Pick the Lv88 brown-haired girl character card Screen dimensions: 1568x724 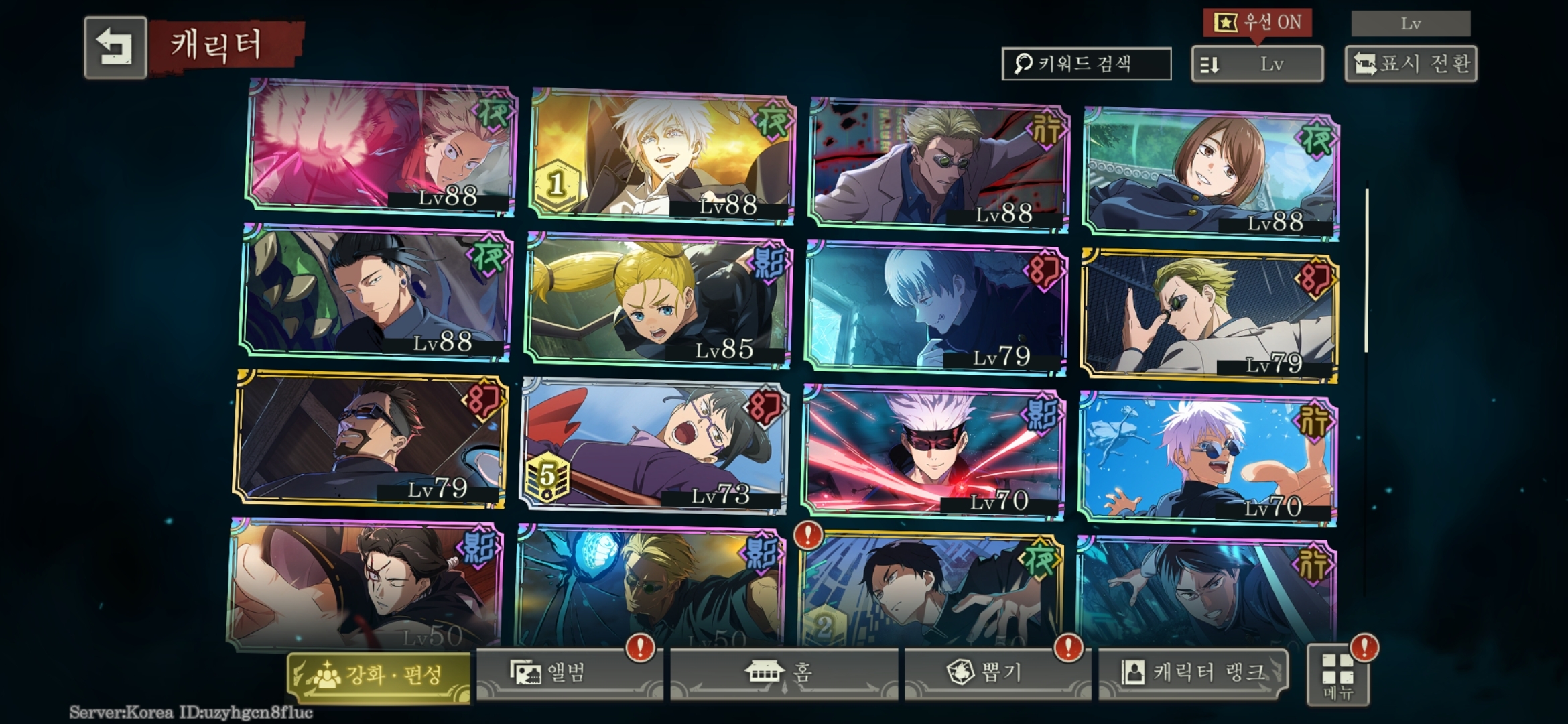[x=1210, y=173]
